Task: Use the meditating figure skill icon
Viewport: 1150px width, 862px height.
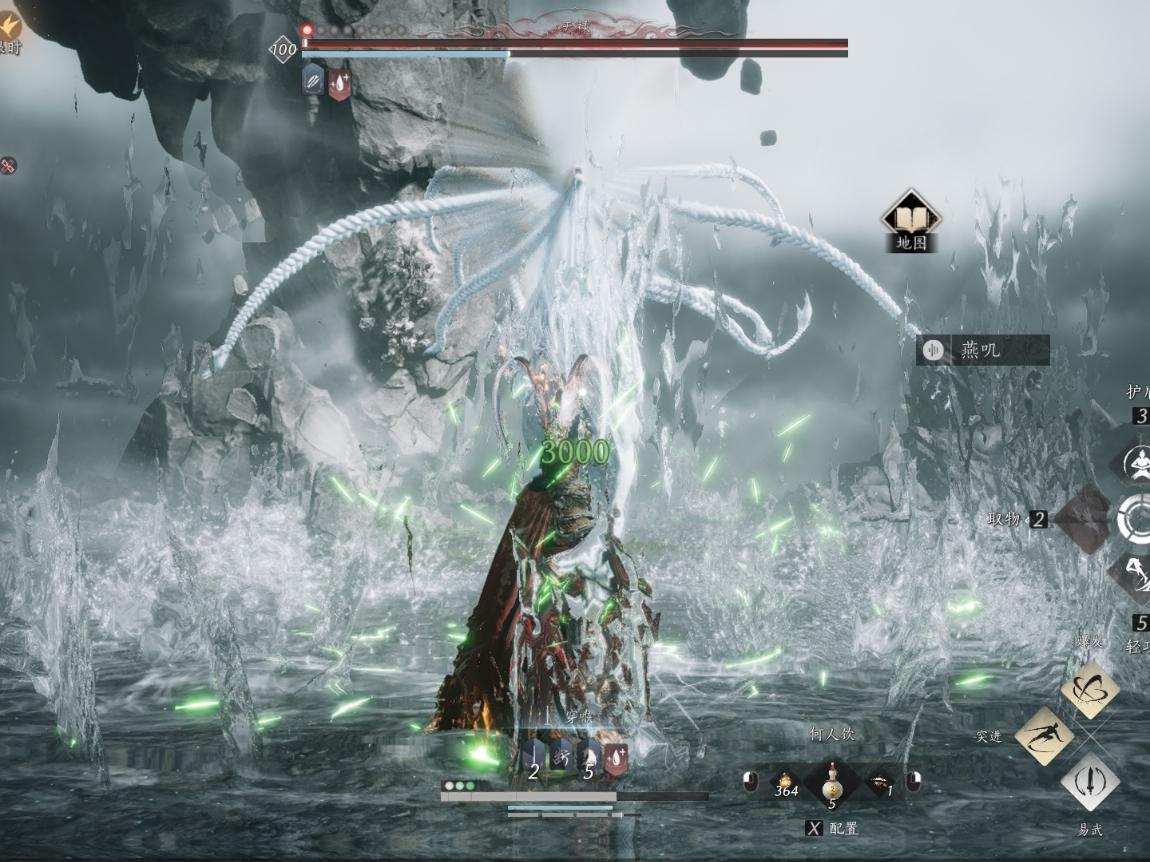Action: pos(1136,463)
